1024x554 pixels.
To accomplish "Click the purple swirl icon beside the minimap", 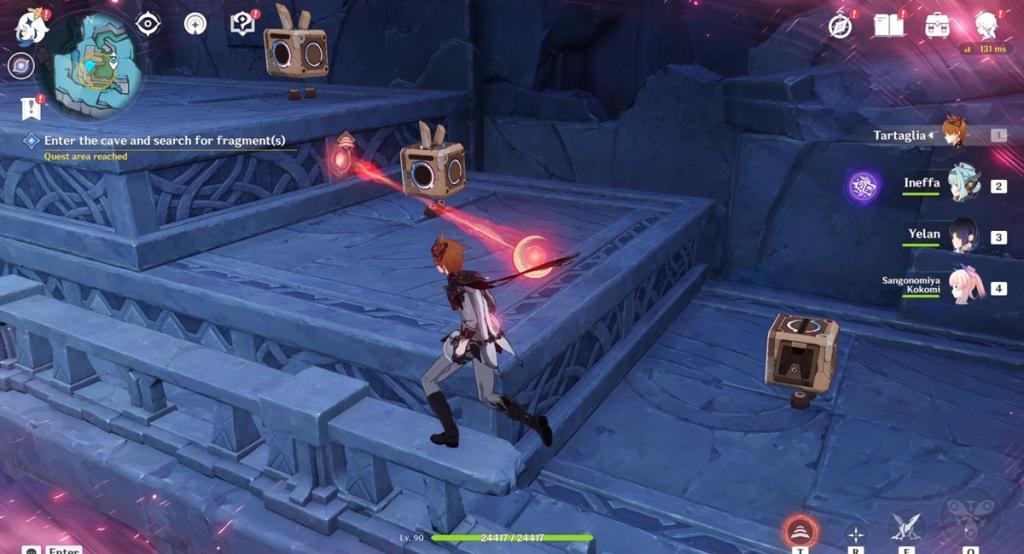I will [21, 67].
